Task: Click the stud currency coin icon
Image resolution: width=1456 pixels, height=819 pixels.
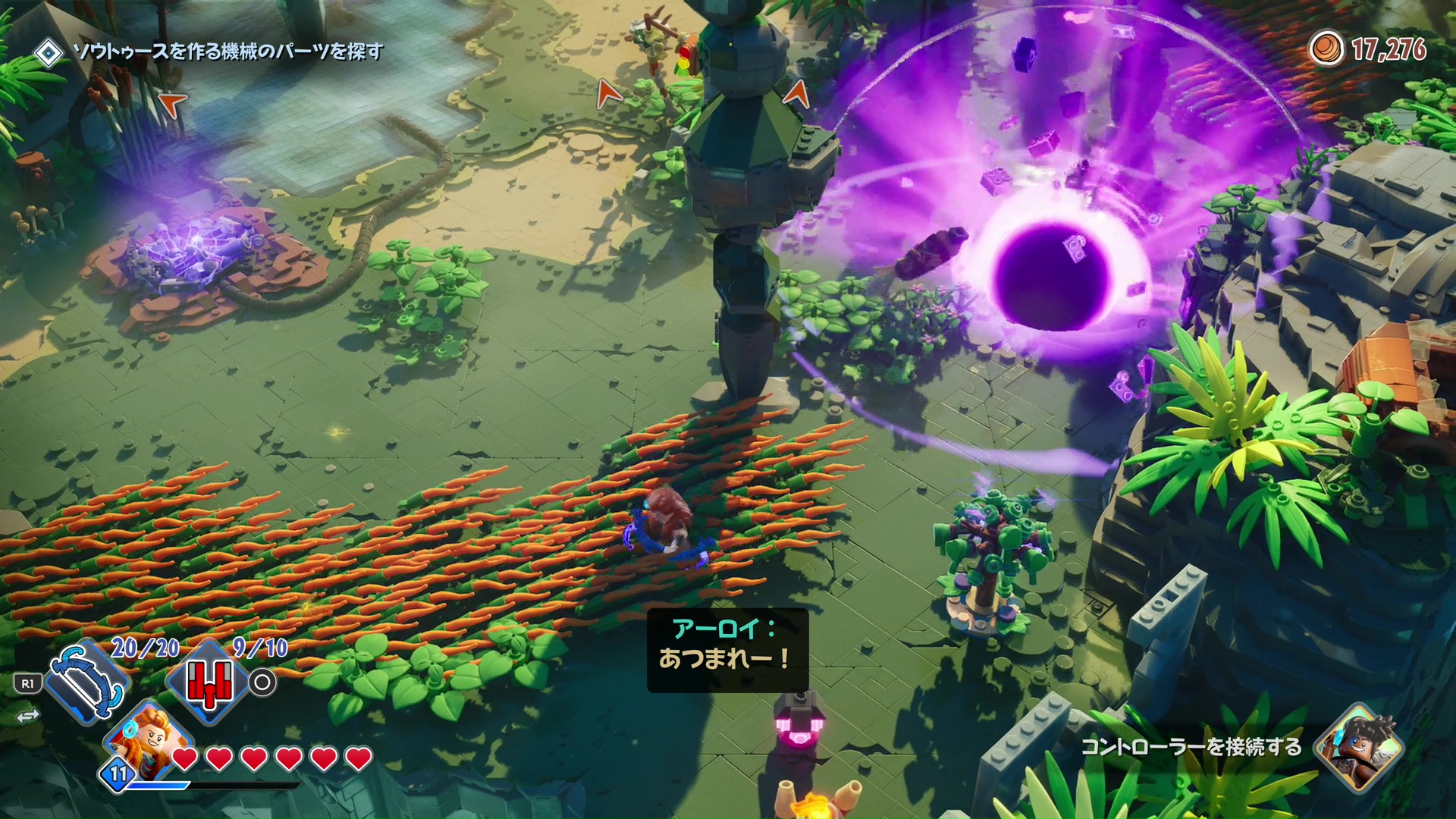Action: (1326, 49)
